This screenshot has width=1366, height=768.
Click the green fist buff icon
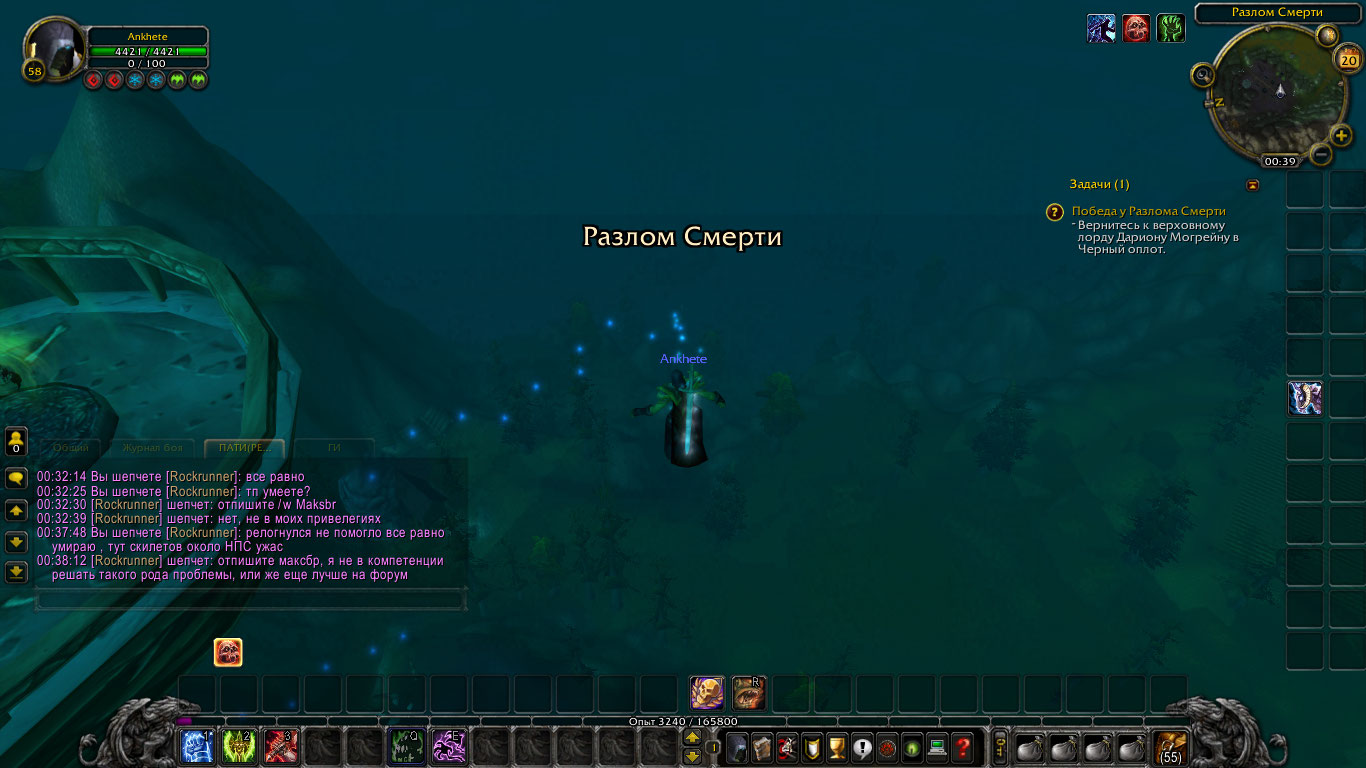click(x=1171, y=28)
